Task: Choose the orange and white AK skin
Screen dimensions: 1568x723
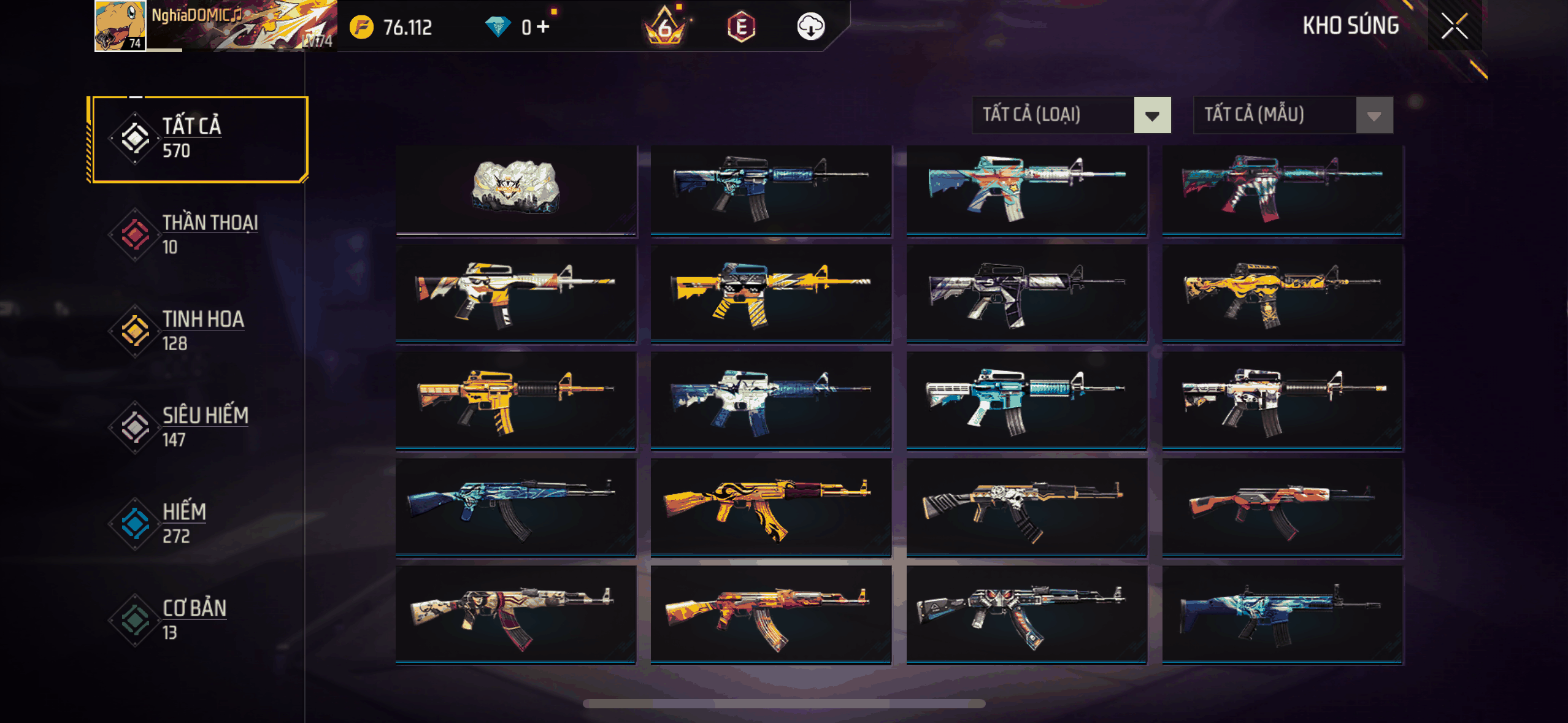Action: tap(1282, 508)
